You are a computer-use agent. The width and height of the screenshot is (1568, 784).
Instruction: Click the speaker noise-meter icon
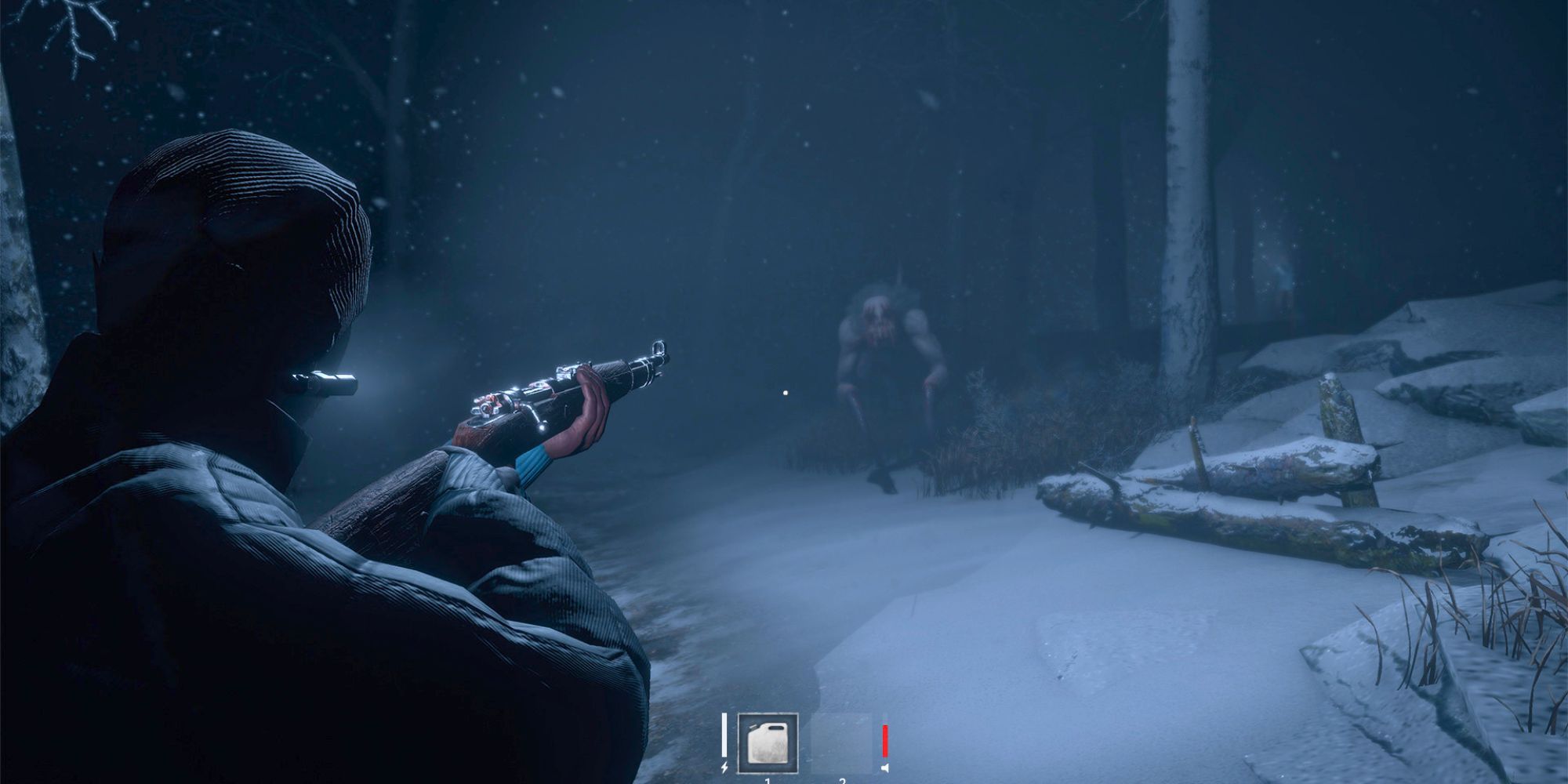[884, 770]
